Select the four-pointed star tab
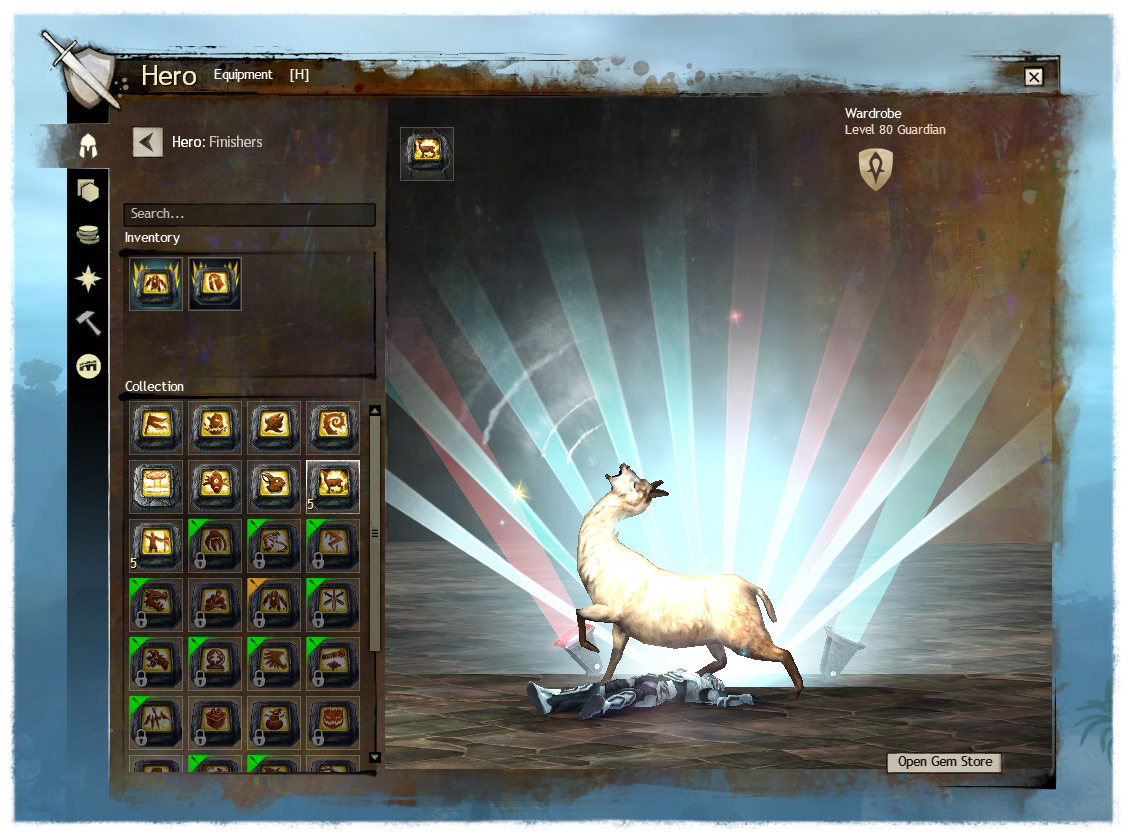The image size is (1130, 836). tap(88, 279)
